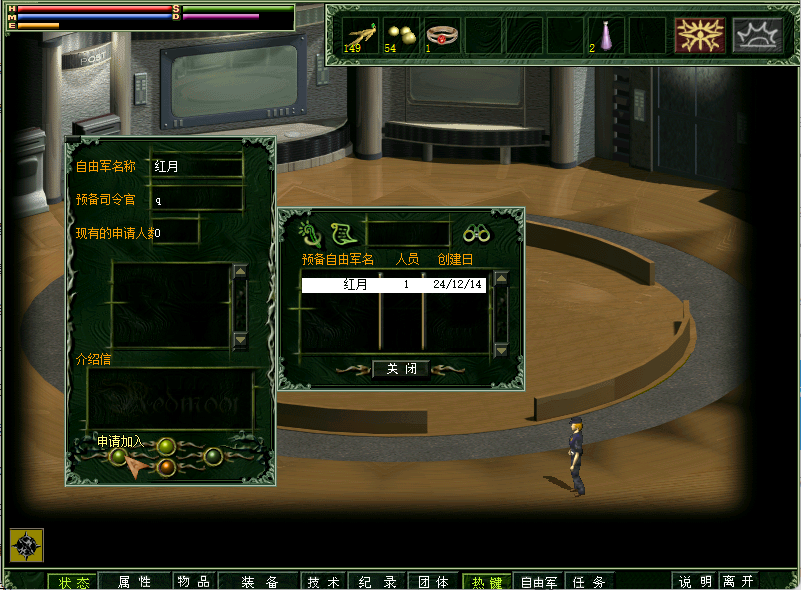Close the reserve free army list

tap(401, 368)
